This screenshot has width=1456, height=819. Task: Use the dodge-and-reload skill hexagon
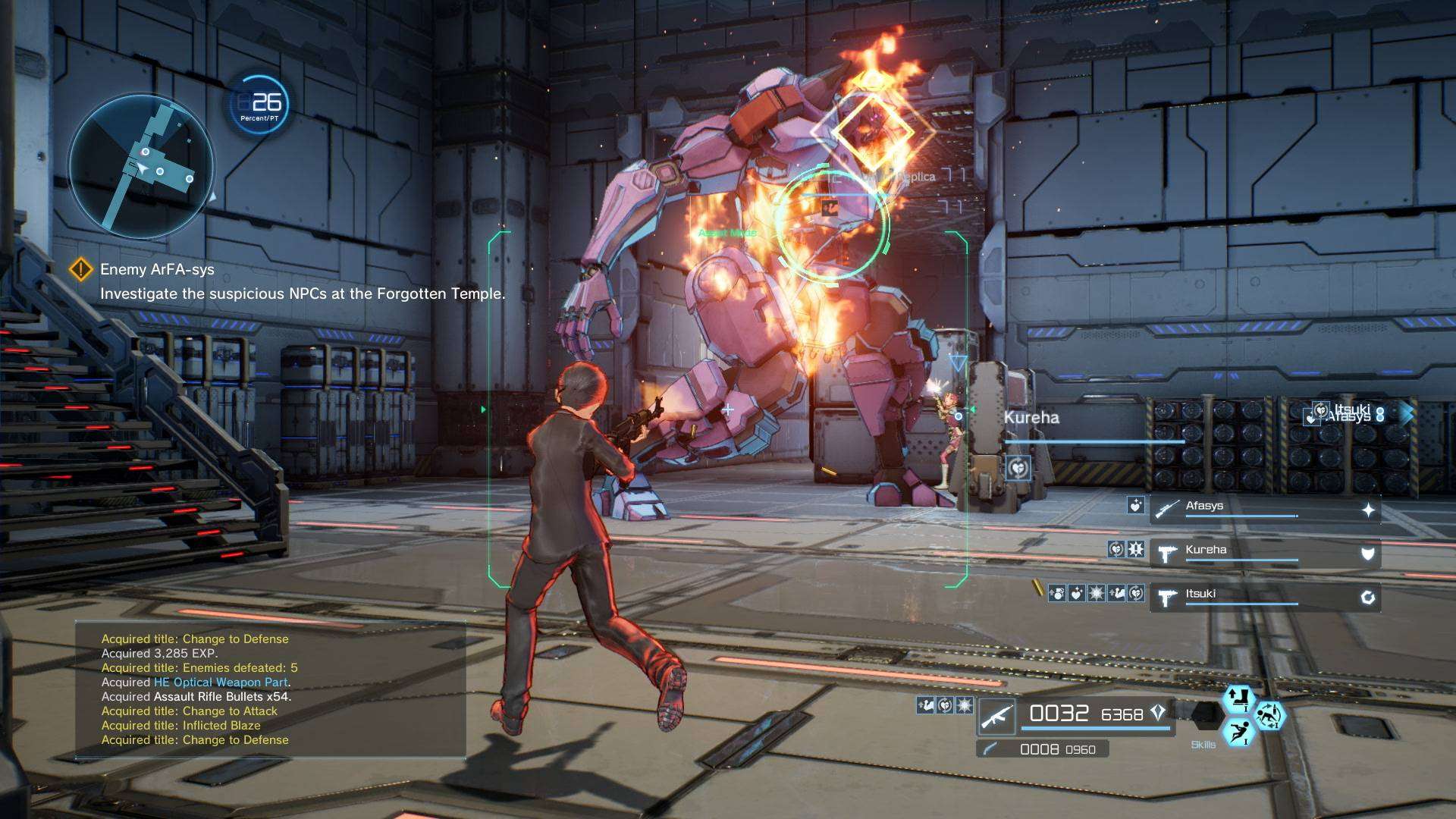[x=1270, y=715]
